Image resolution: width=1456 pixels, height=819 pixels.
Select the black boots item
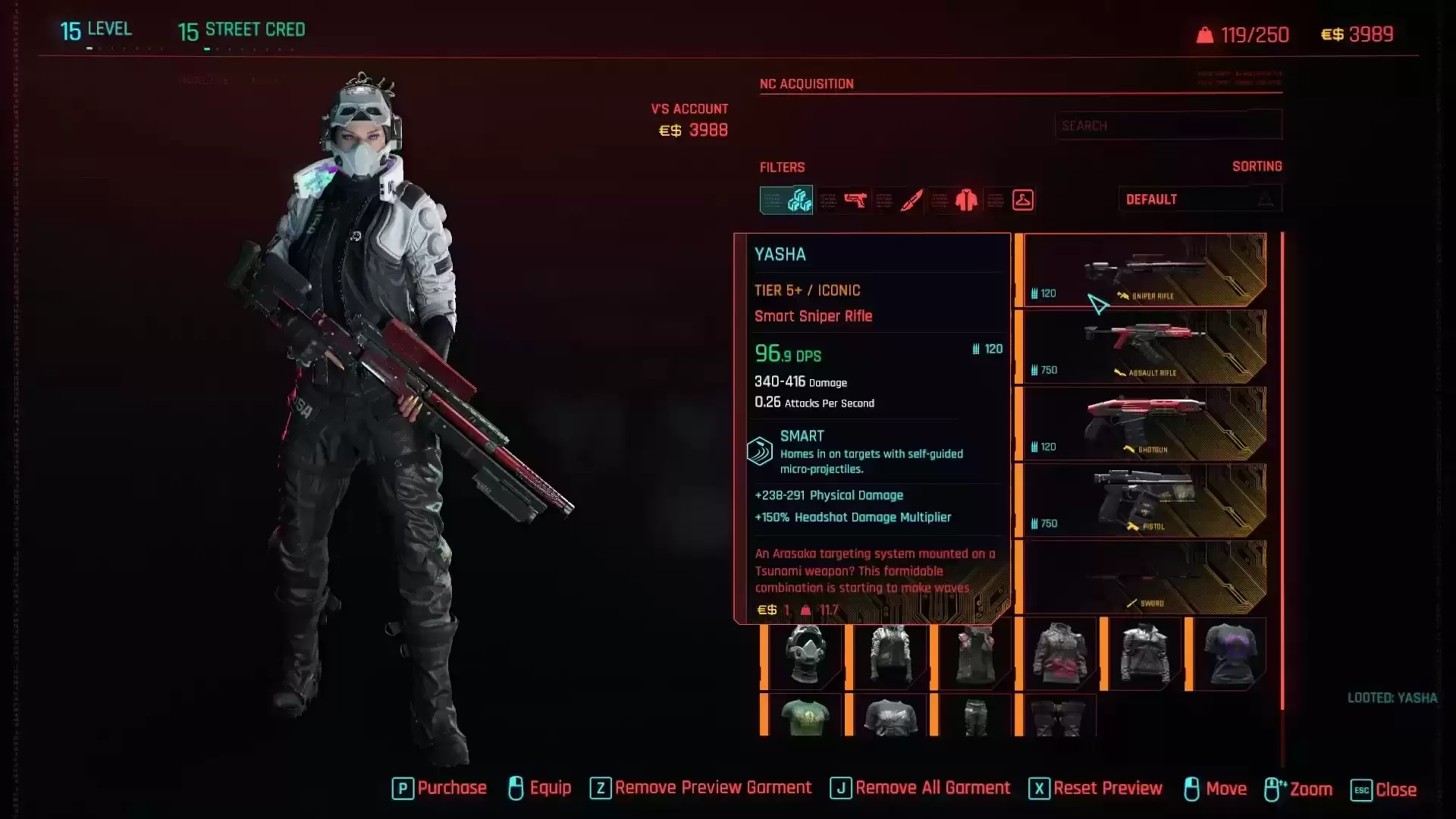(1059, 716)
